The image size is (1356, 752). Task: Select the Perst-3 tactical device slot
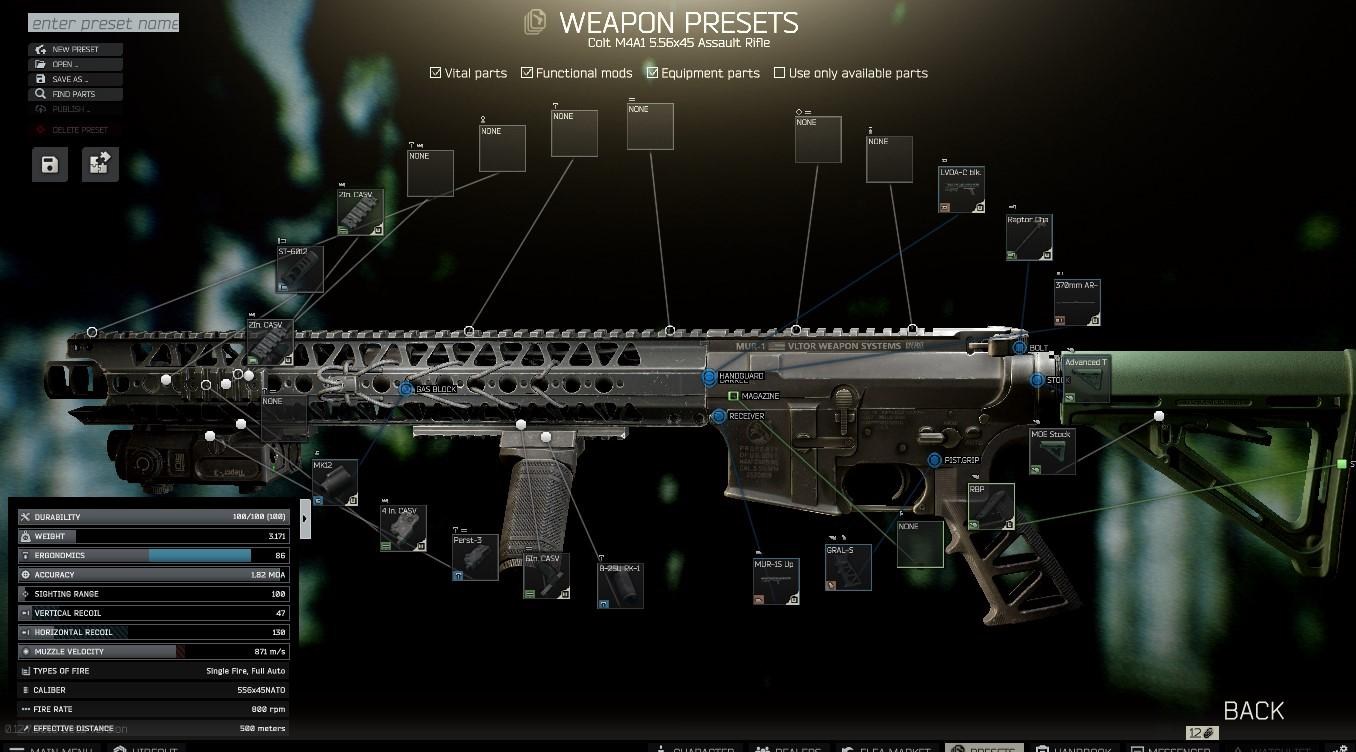(475, 557)
